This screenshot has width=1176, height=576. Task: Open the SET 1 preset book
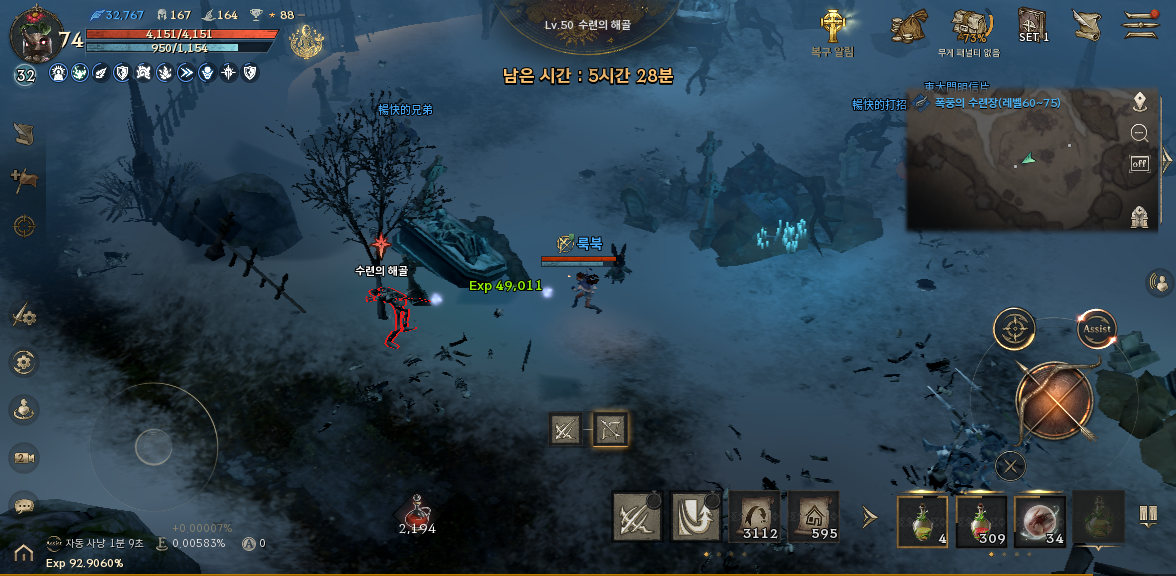(1033, 23)
